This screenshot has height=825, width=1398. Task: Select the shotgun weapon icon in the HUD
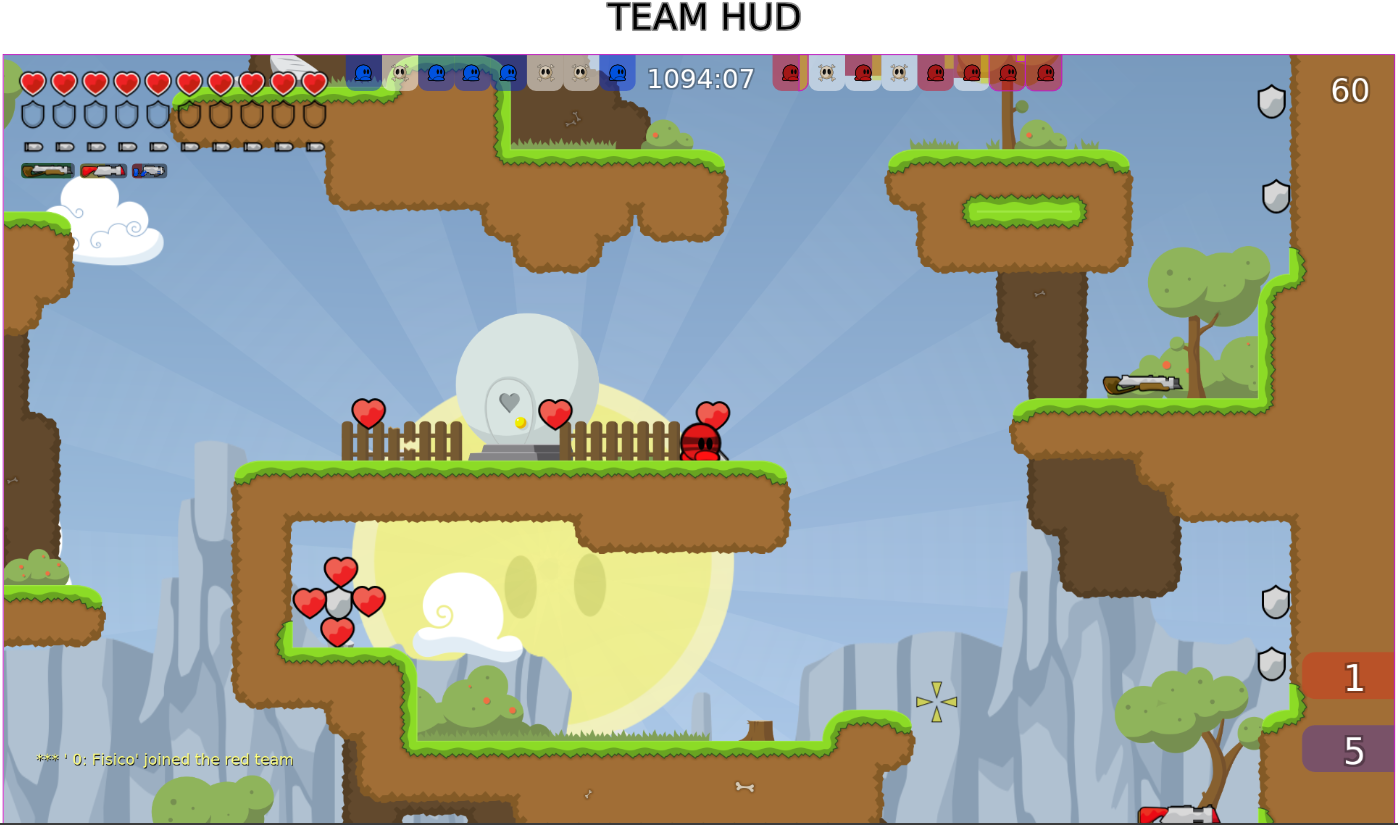click(47, 170)
